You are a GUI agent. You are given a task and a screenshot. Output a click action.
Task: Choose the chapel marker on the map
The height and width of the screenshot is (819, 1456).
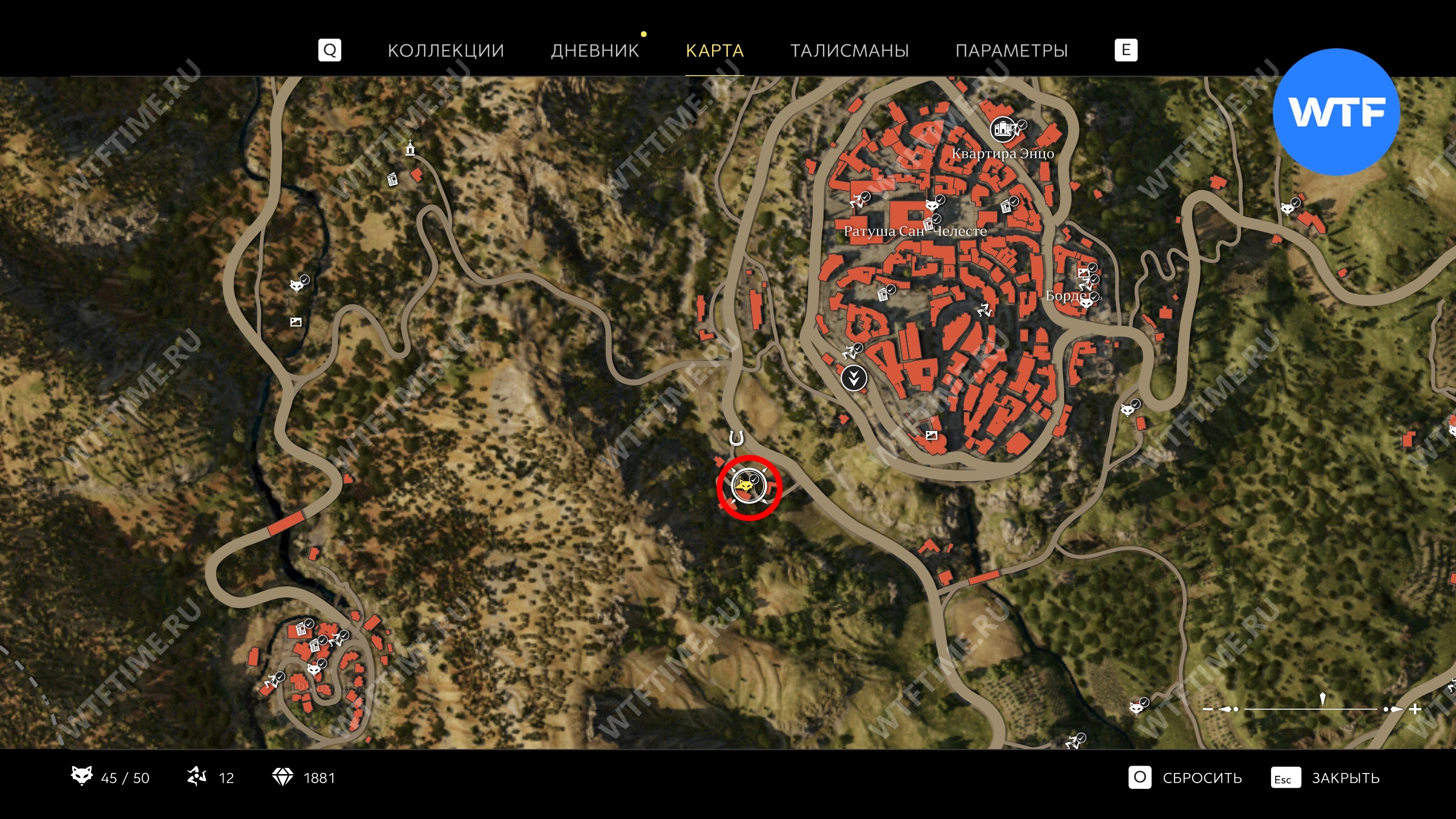tap(409, 148)
